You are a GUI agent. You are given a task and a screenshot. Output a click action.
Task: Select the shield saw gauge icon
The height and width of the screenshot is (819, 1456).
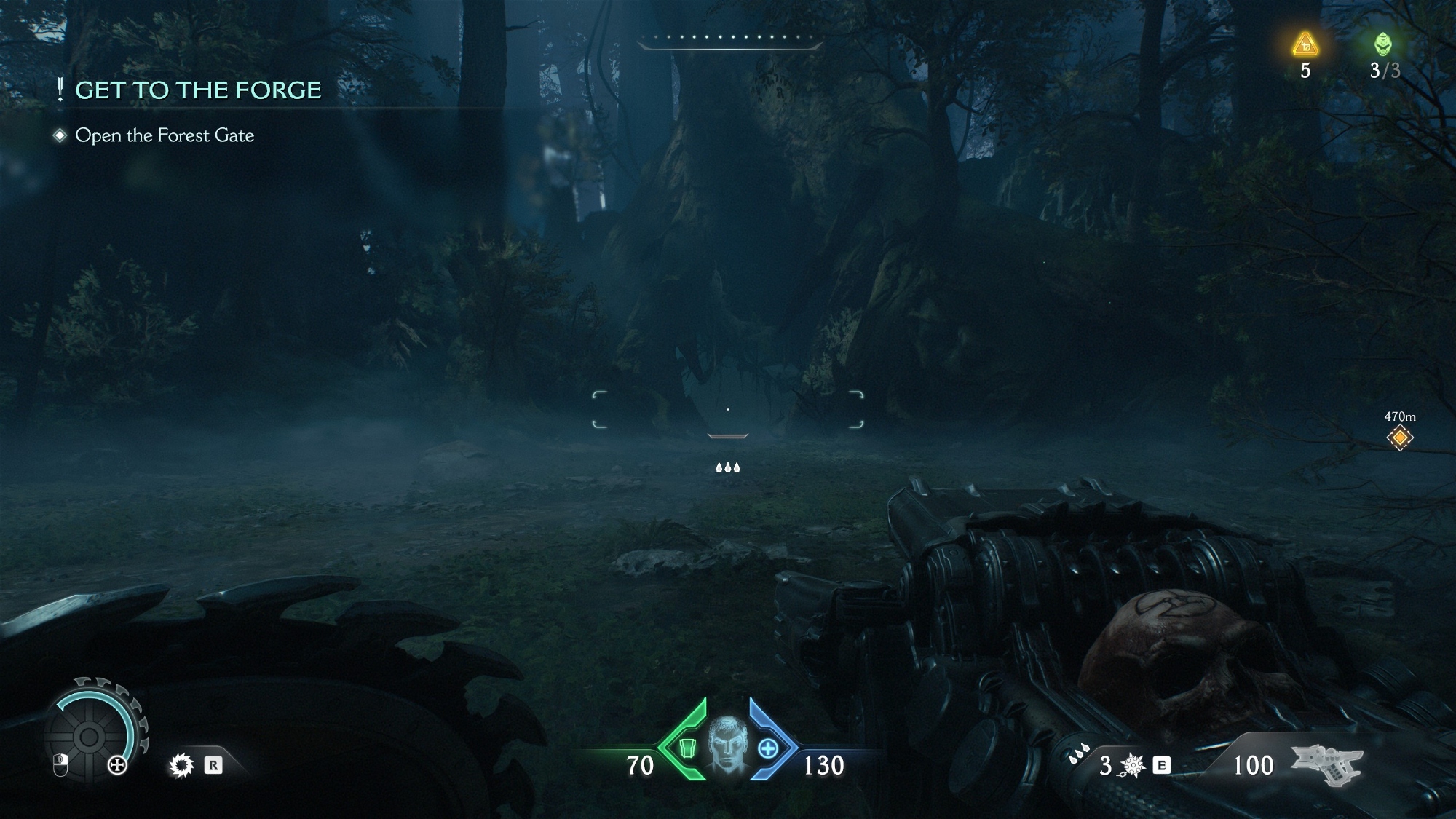pyautogui.click(x=90, y=736)
